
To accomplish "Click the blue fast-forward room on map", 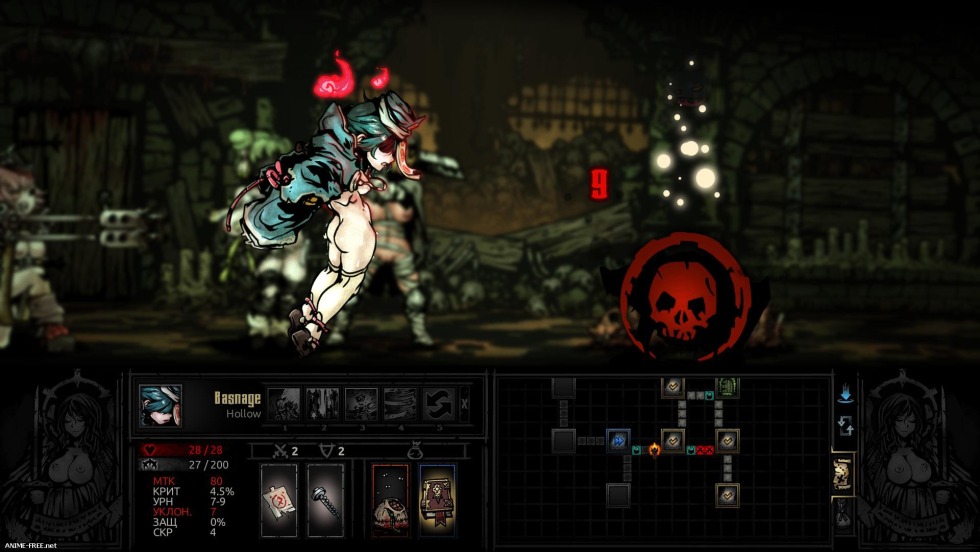I will pos(619,440).
